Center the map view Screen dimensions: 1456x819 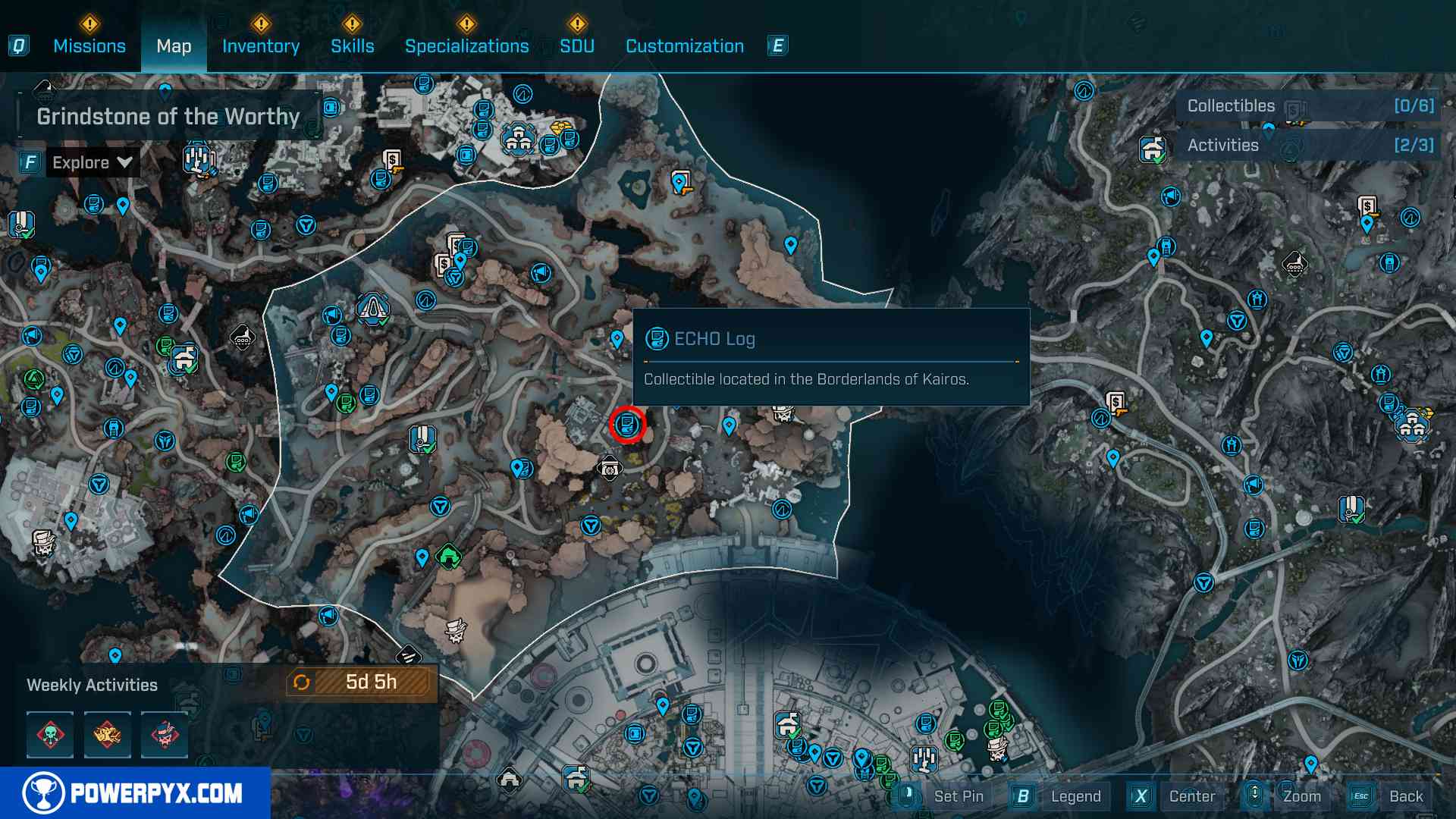click(x=1191, y=796)
